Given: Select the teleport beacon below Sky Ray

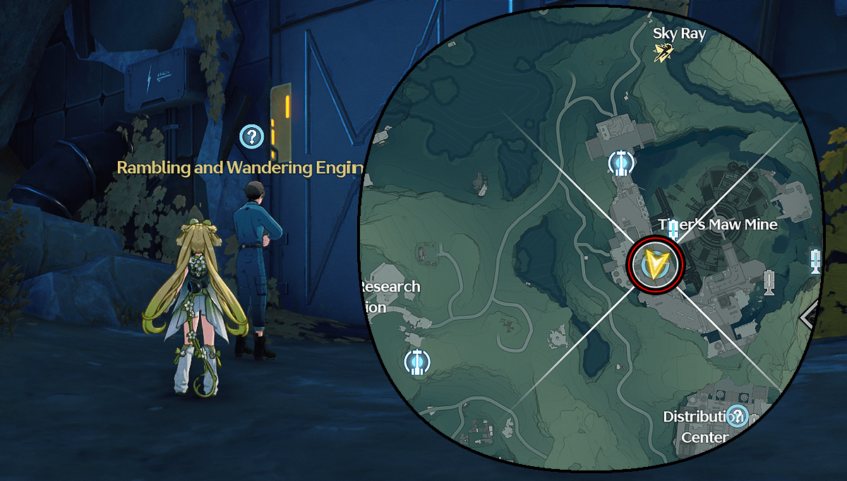Looking at the screenshot, I should click(622, 162).
